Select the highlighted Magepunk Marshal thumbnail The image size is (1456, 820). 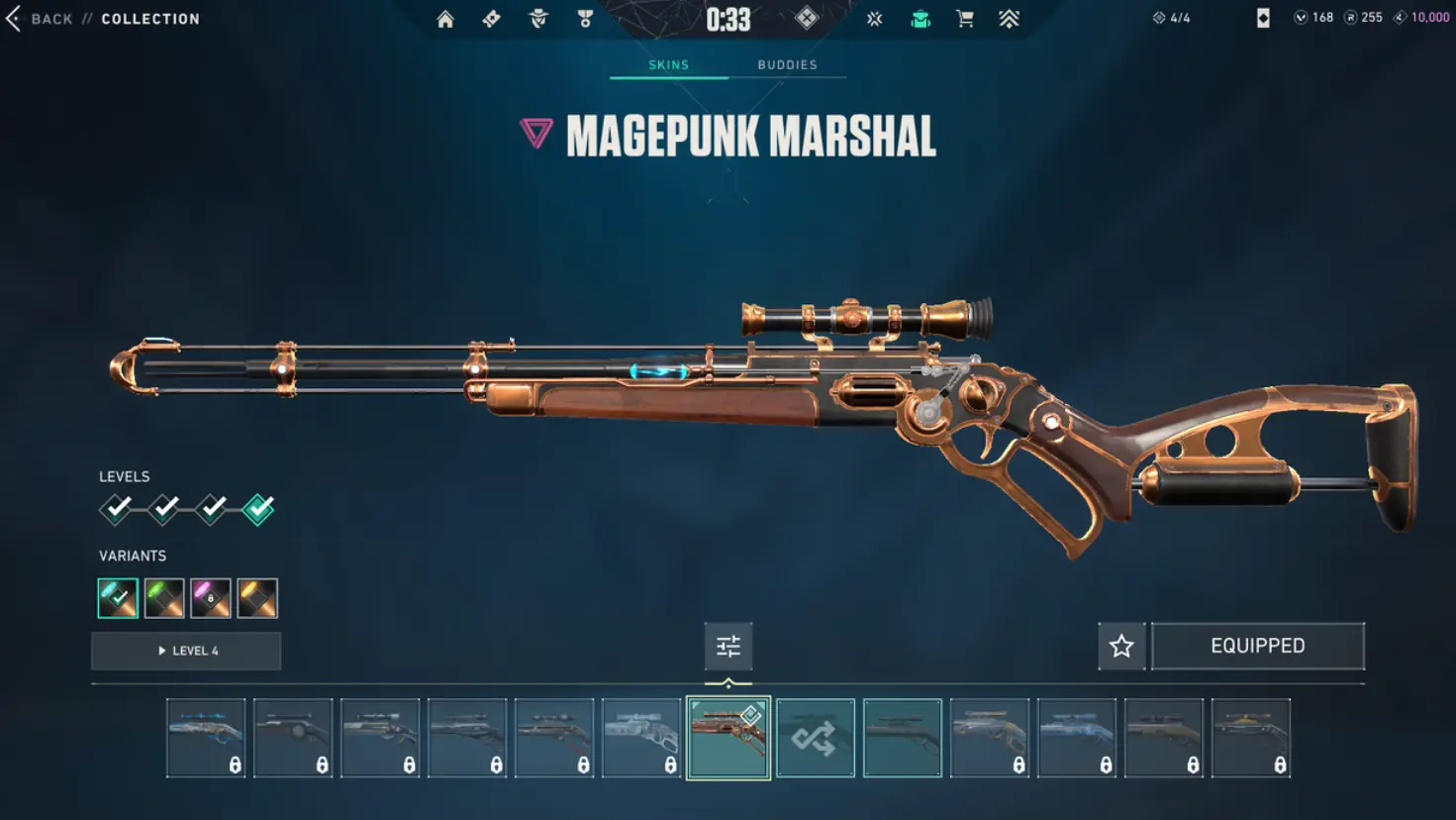click(x=728, y=739)
